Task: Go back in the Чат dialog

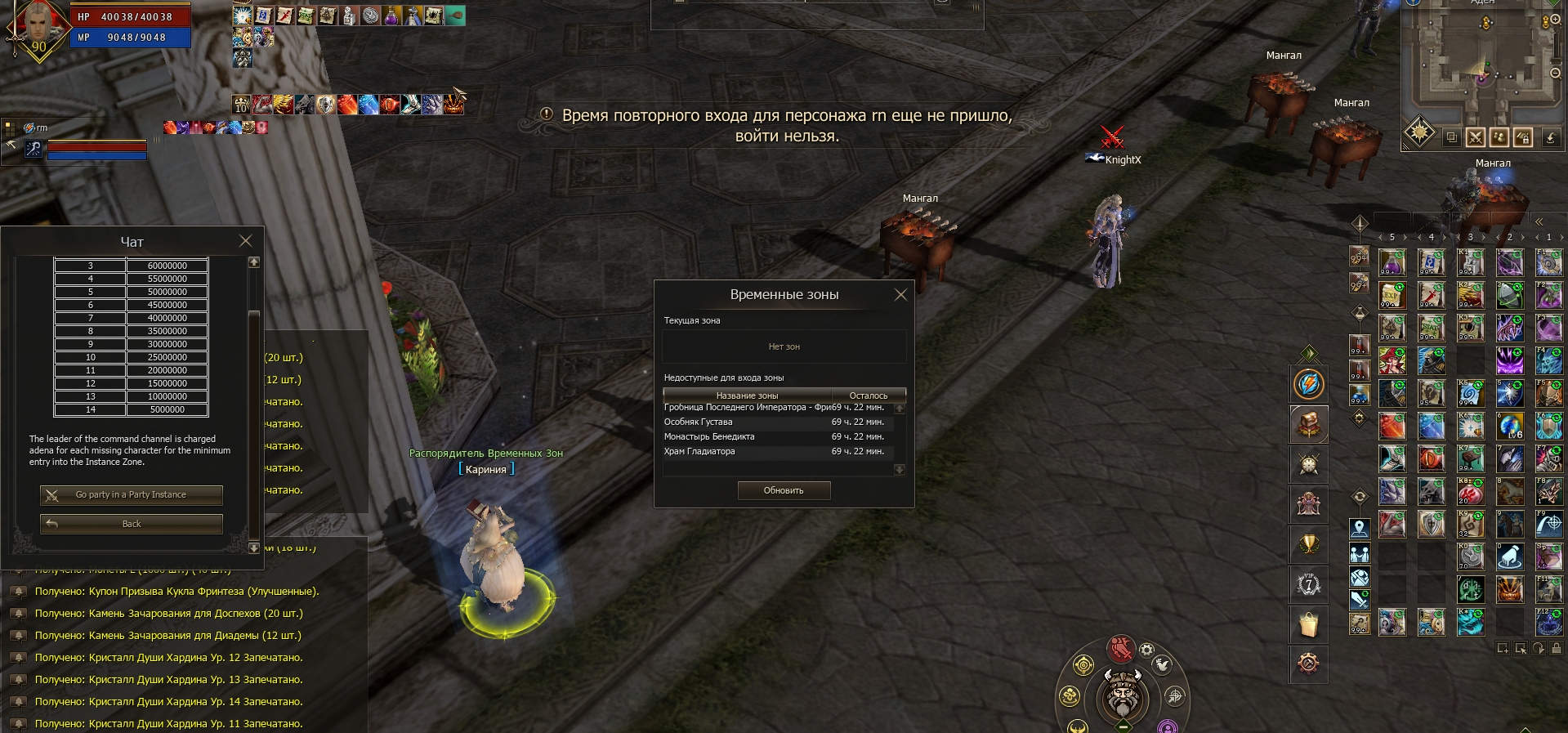Action: [131, 524]
